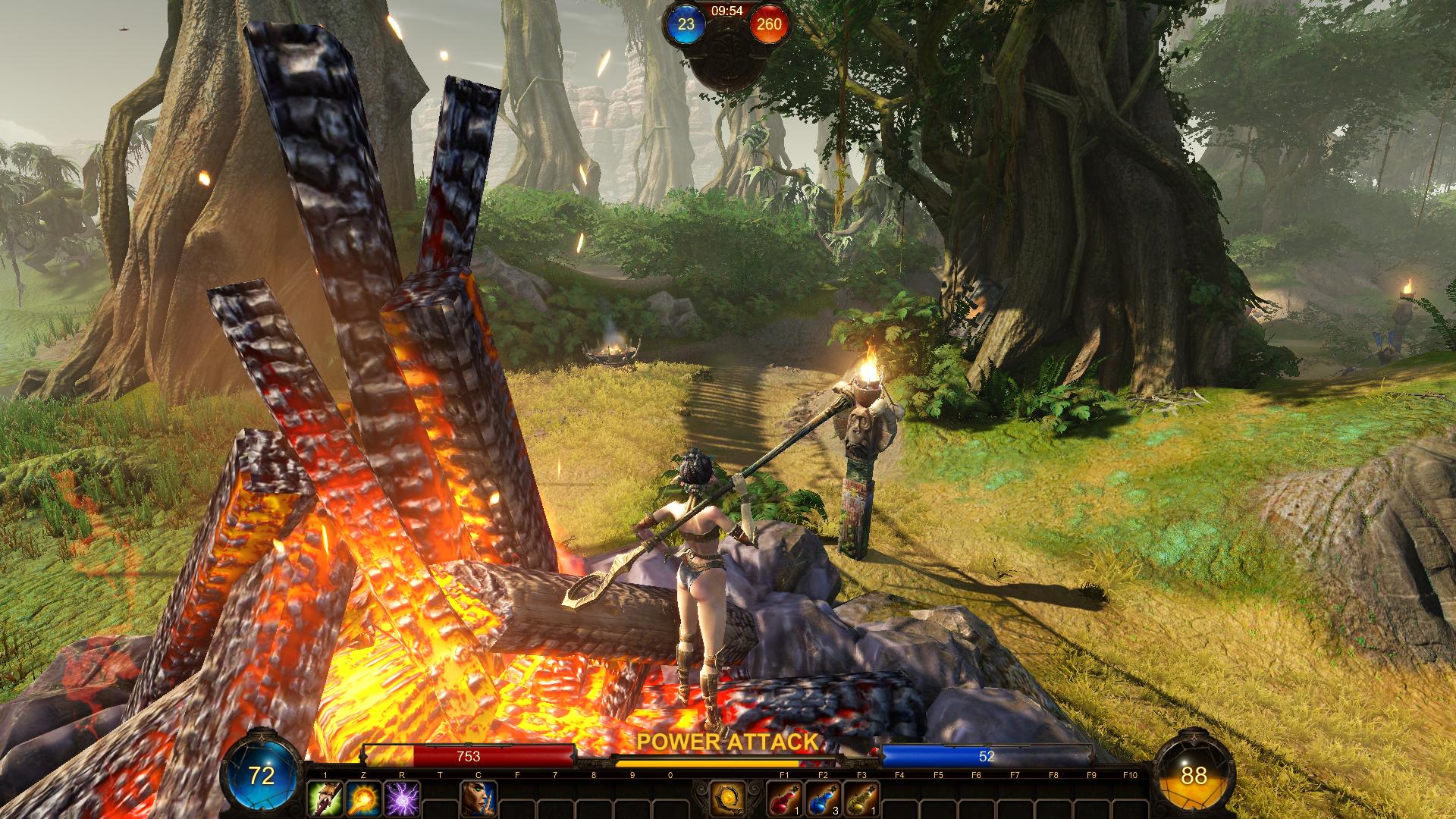
Task: Use the blue mana potion
Action: pyautogui.click(x=824, y=800)
